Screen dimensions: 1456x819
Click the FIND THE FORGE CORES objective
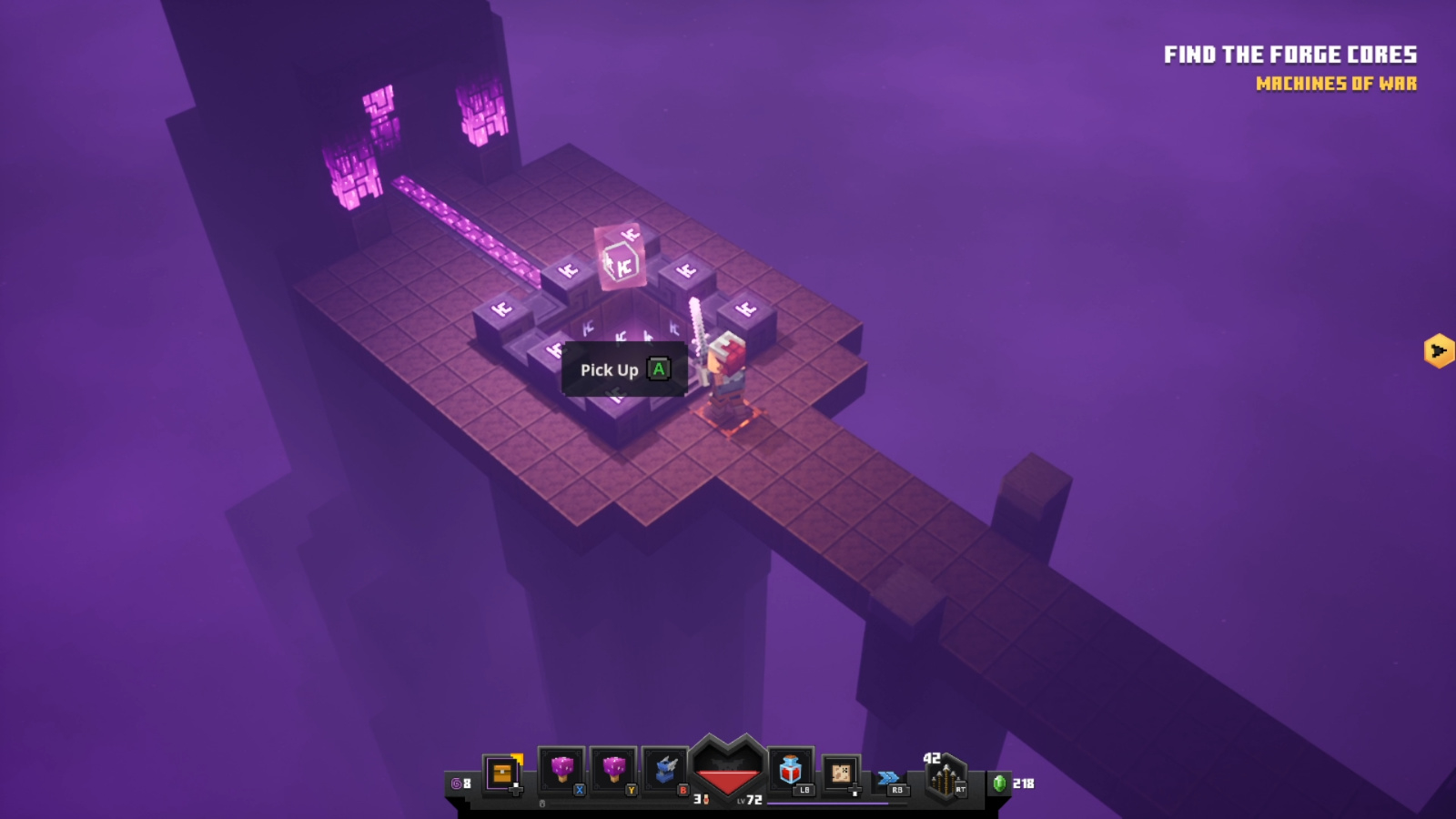pos(1289,55)
